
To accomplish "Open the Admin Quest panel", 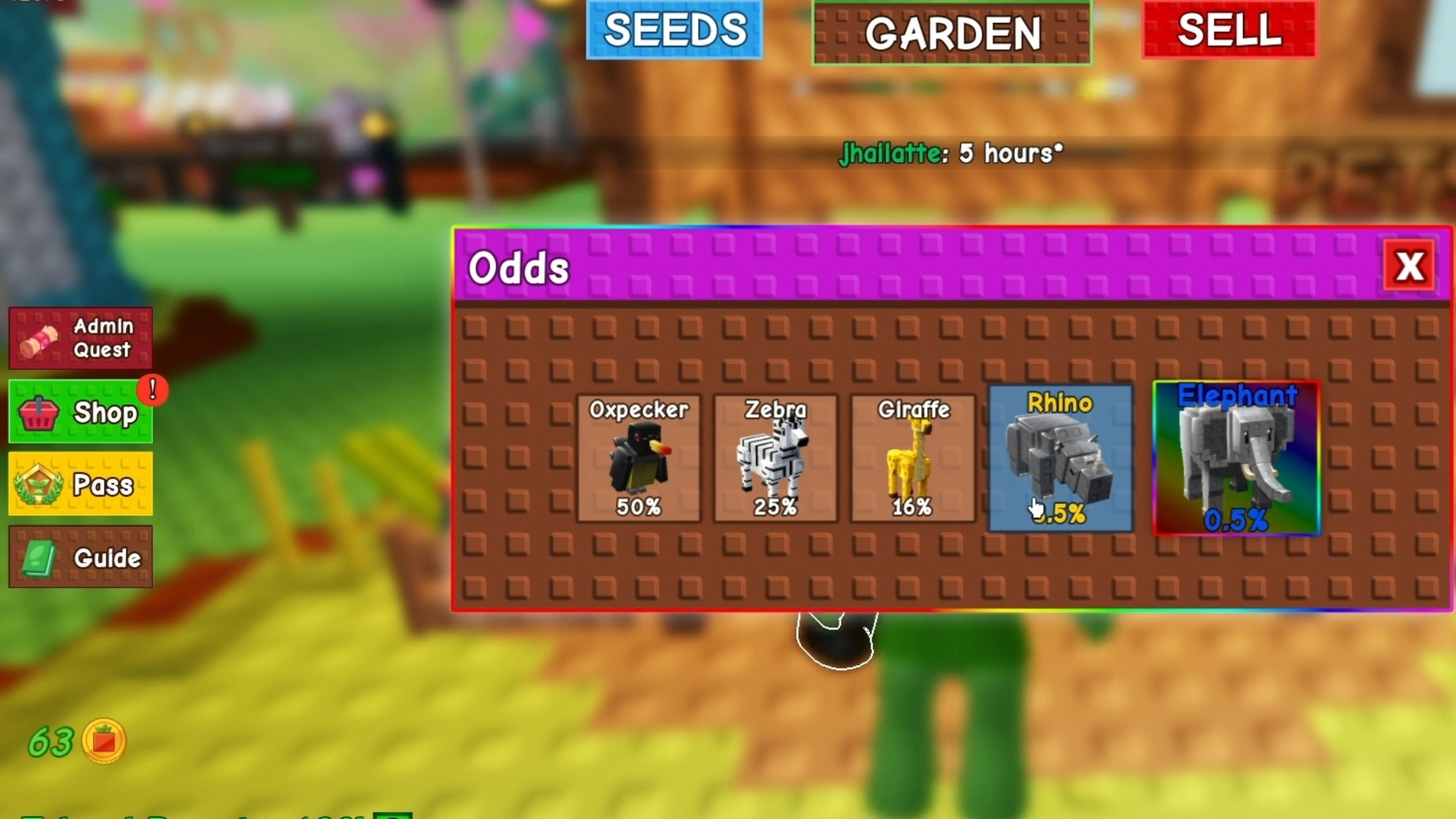I will 81,338.
